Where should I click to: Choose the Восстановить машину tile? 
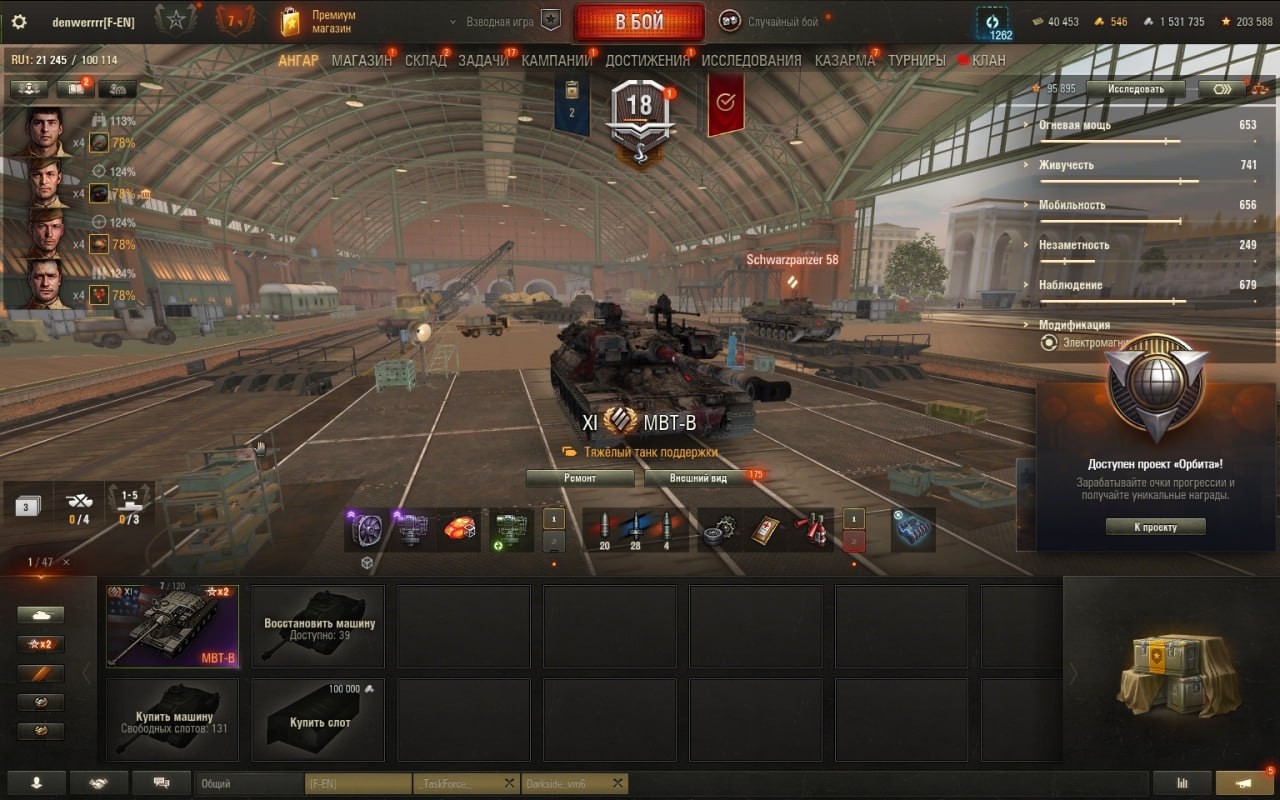point(318,626)
